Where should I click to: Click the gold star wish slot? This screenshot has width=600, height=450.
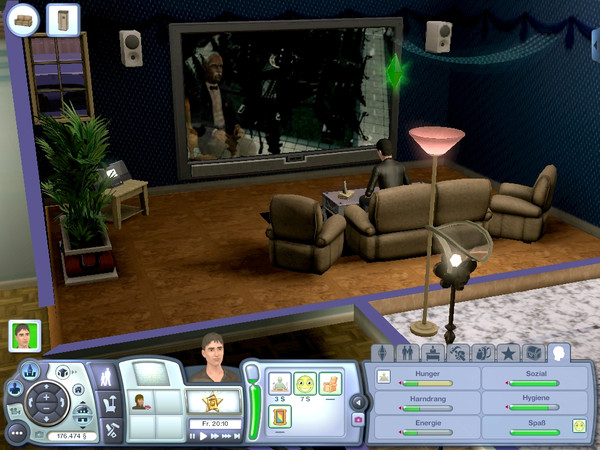point(214,402)
